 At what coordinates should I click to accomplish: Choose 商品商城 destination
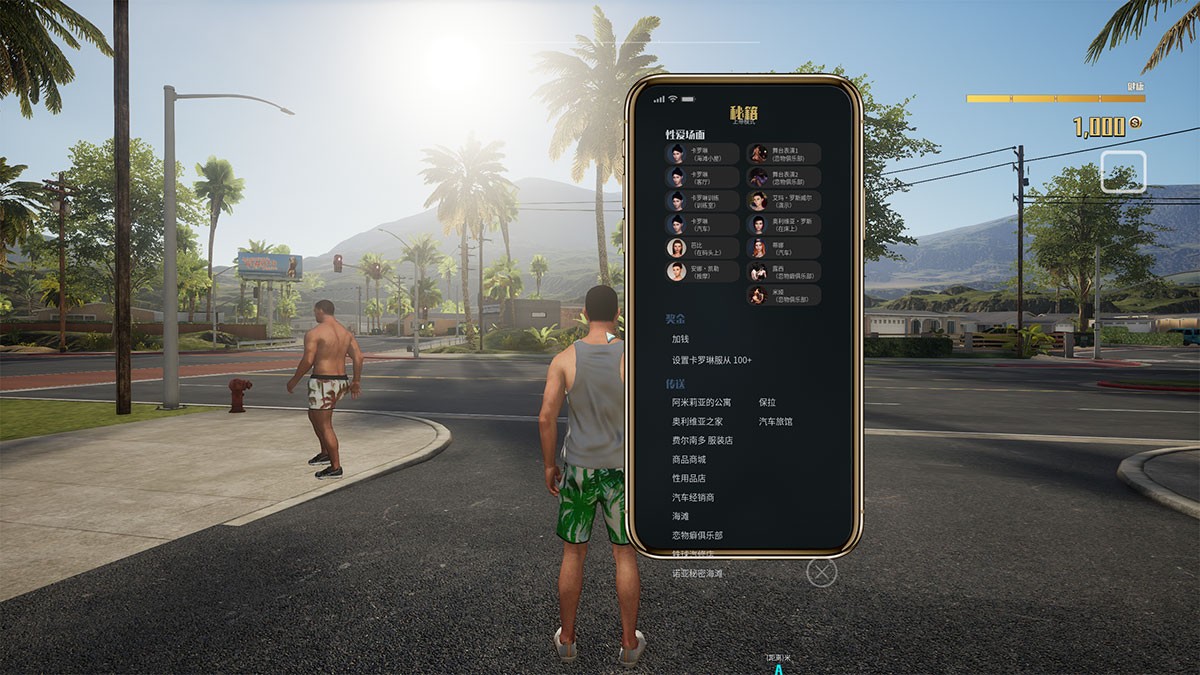point(689,459)
